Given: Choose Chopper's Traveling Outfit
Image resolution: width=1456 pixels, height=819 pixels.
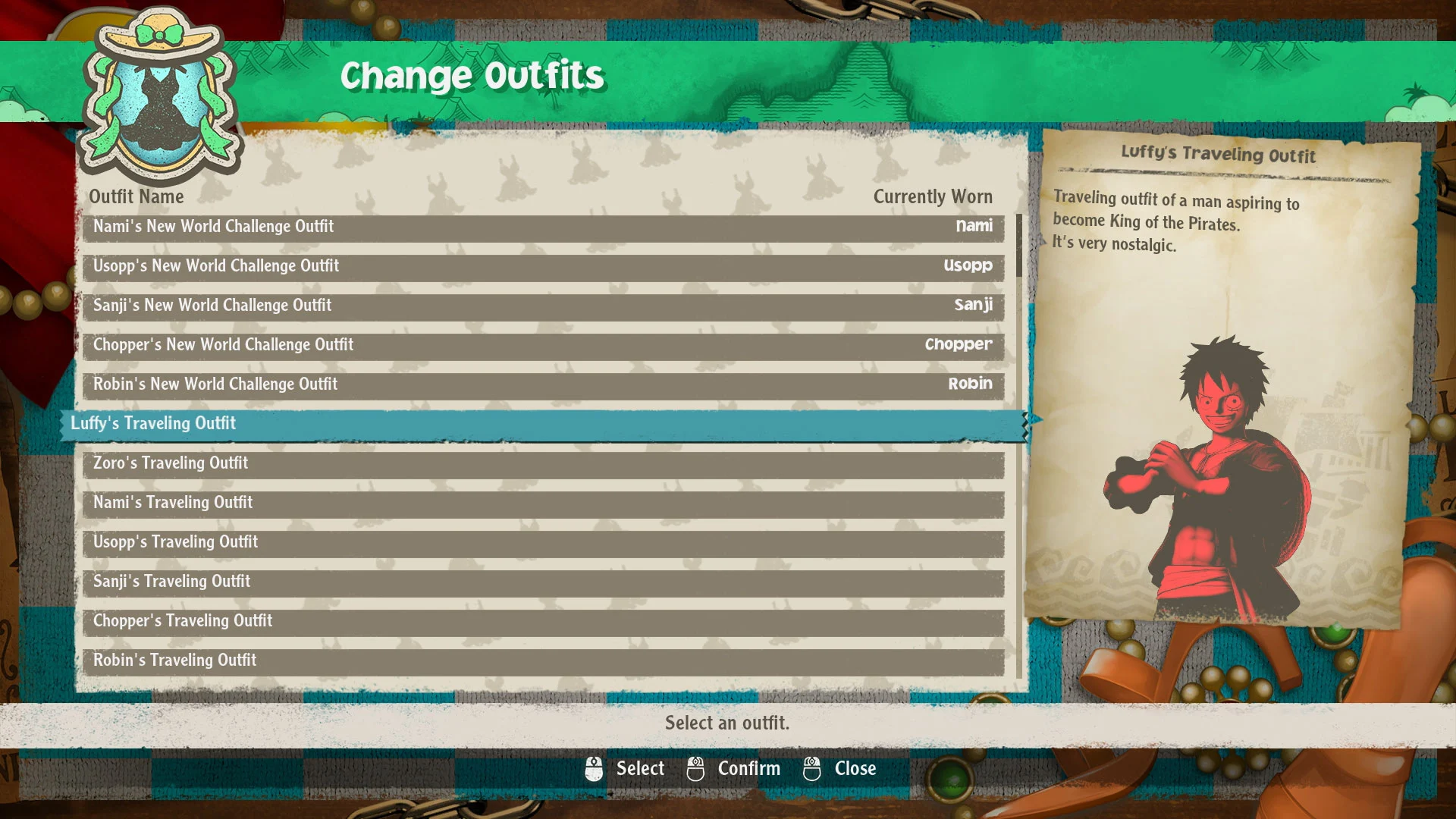Looking at the screenshot, I should 543,622.
